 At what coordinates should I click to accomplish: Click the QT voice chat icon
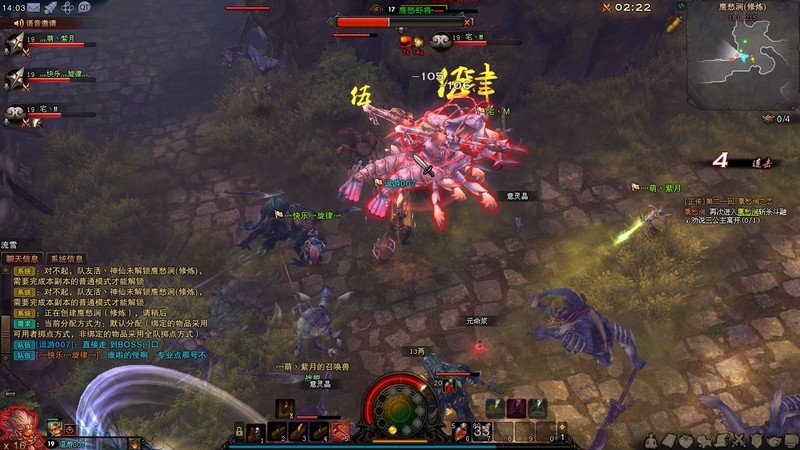click(85, 7)
